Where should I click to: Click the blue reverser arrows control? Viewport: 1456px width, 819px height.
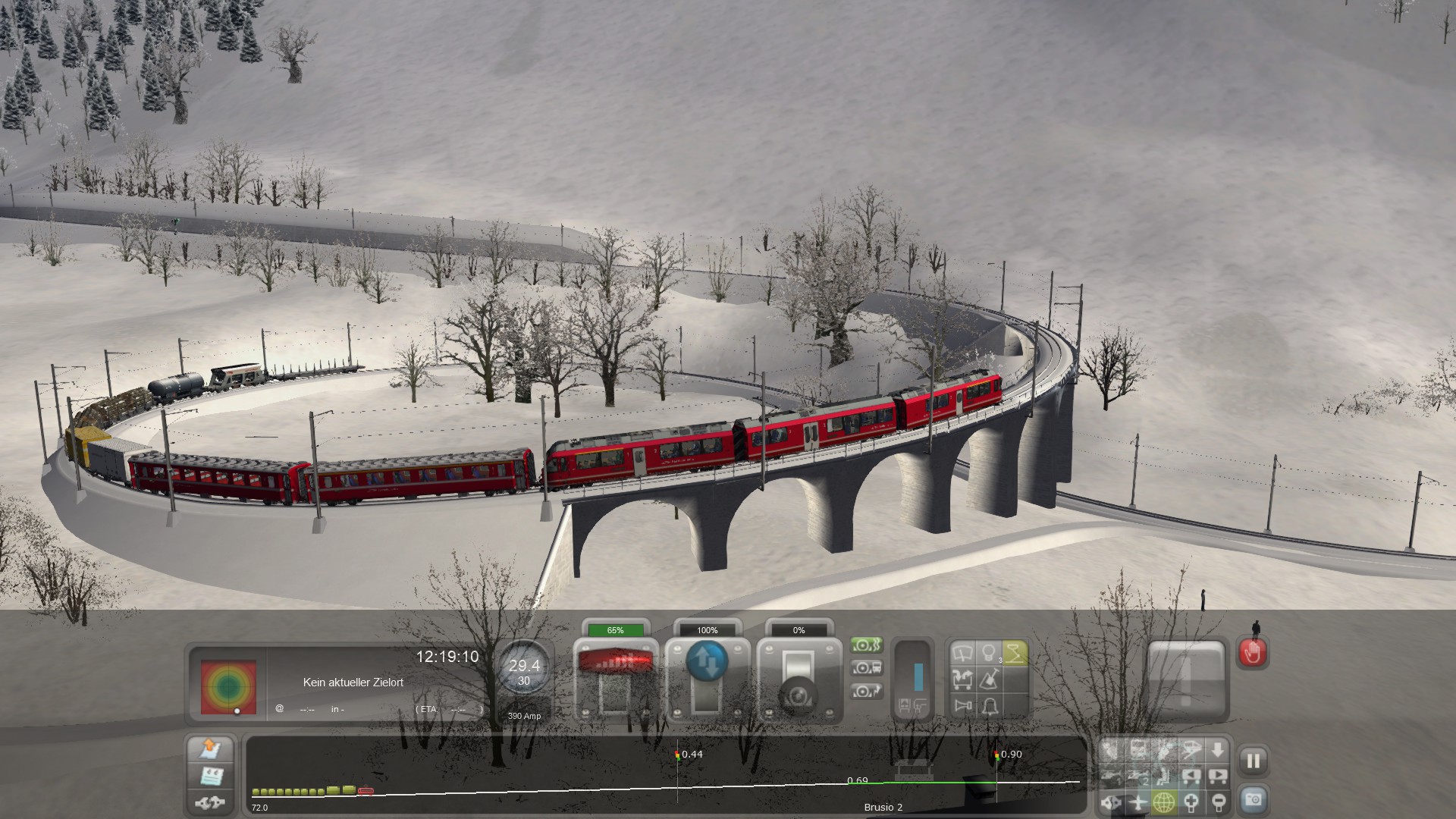click(x=707, y=661)
